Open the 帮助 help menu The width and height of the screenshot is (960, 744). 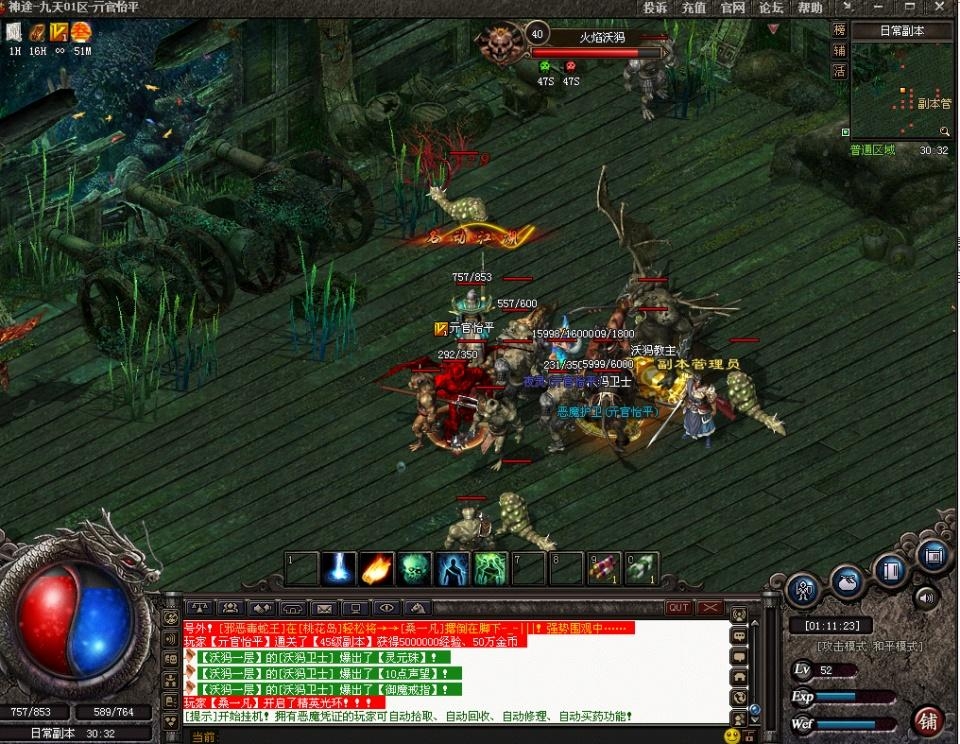pyautogui.click(x=810, y=8)
